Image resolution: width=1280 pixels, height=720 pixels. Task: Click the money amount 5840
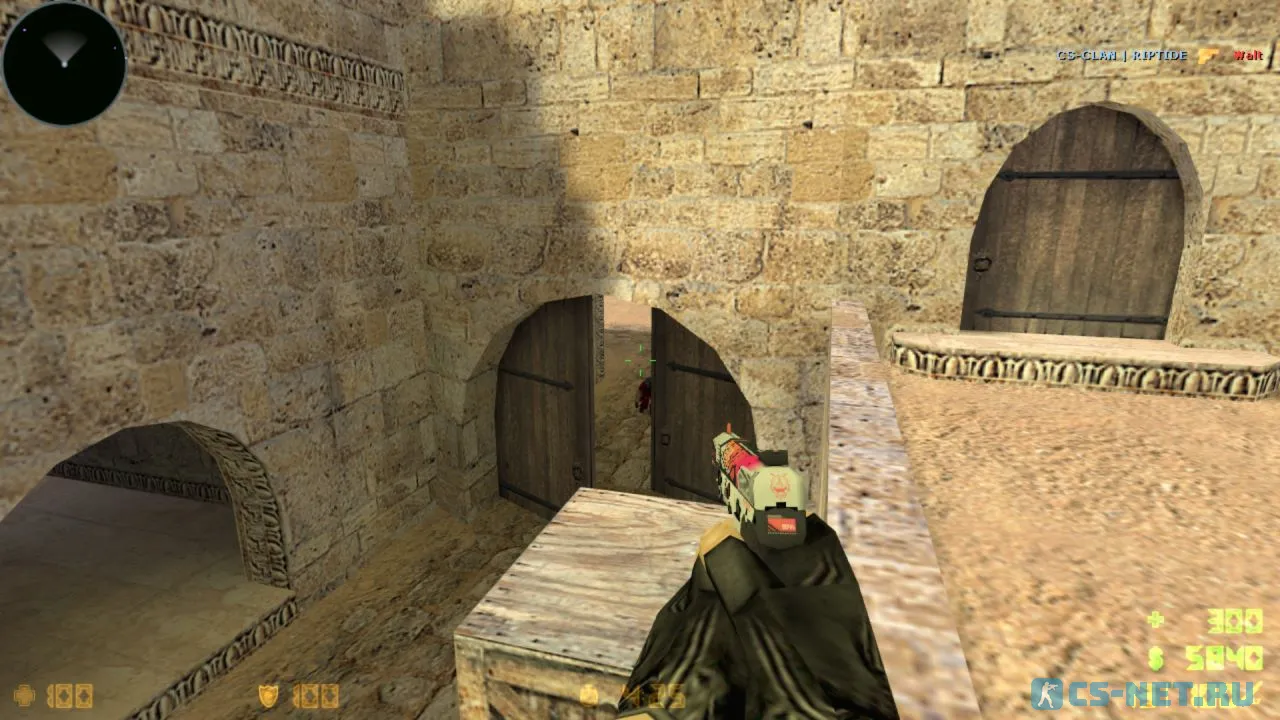tap(1224, 656)
